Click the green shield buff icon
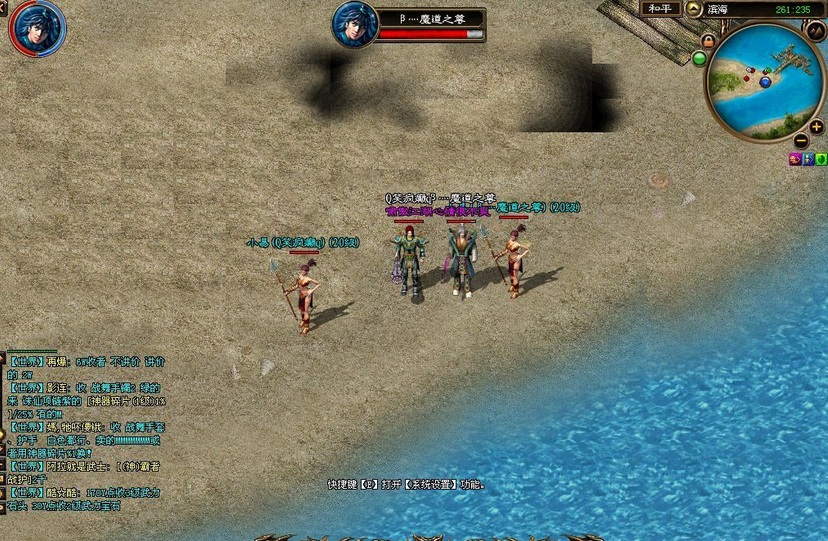828x541 pixels. (x=821, y=159)
